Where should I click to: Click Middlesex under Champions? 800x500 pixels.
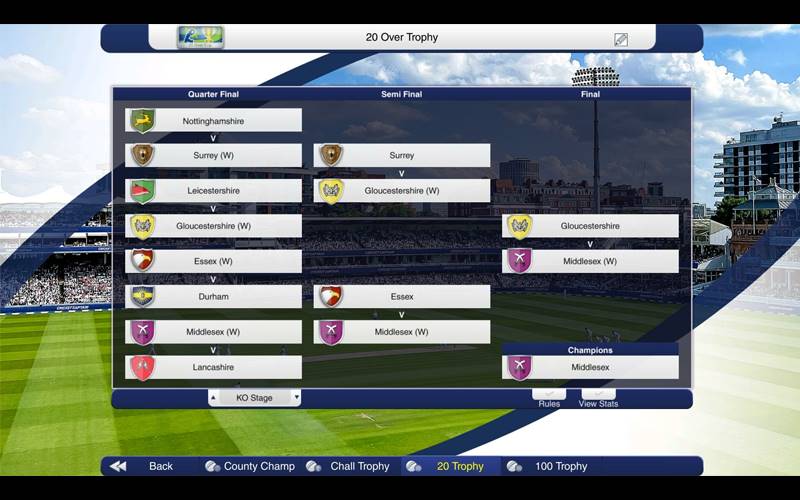tap(590, 367)
